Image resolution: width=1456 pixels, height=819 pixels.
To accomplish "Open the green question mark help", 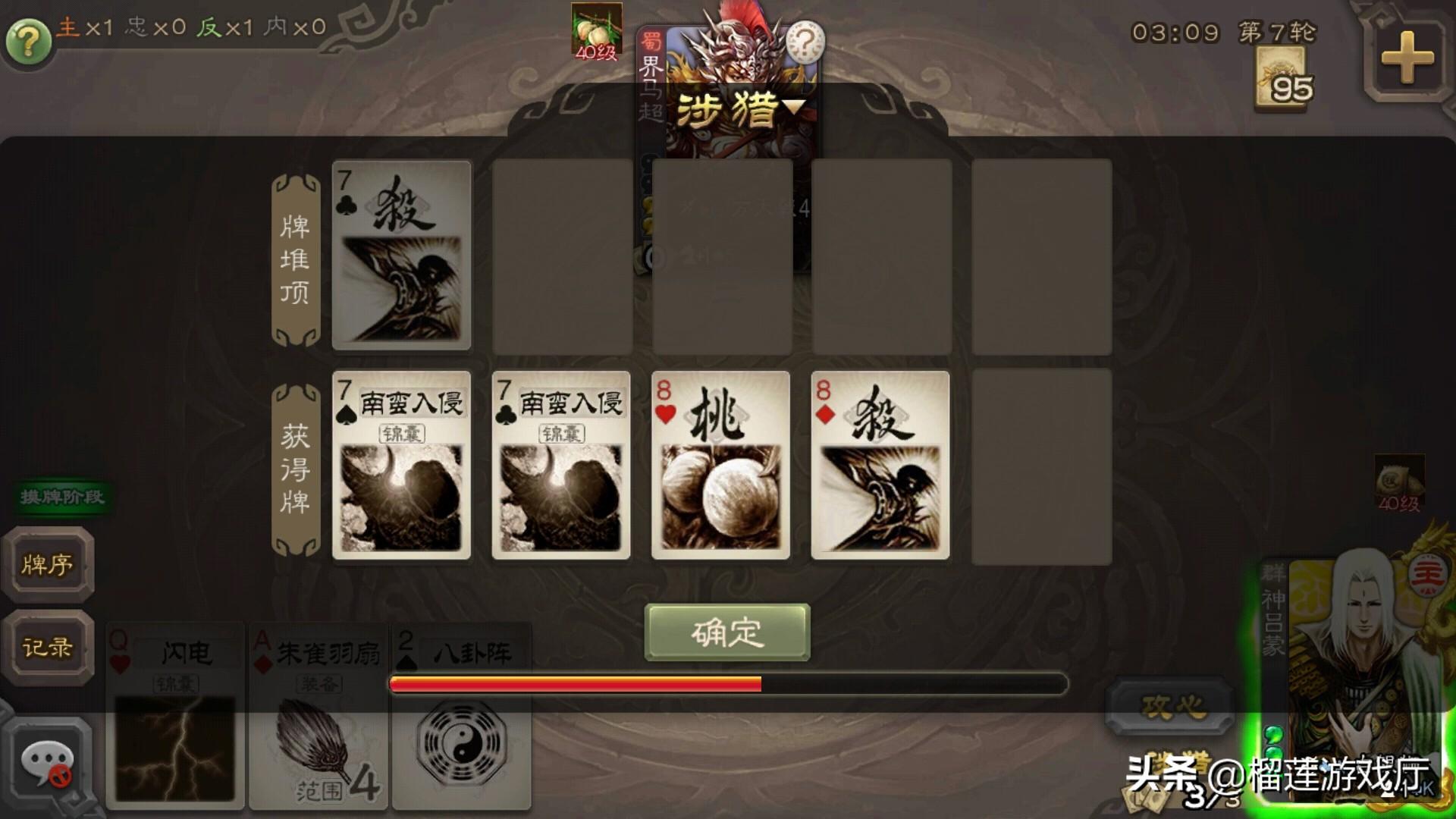I will 28,40.
